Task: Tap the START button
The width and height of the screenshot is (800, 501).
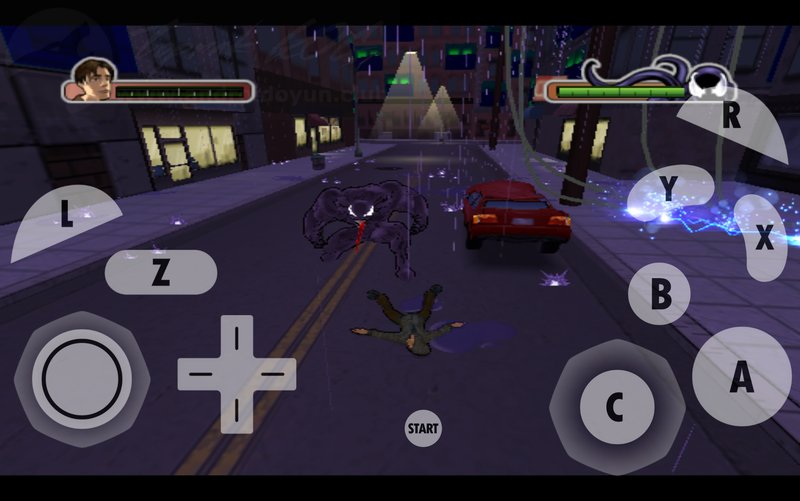Action: tap(423, 428)
